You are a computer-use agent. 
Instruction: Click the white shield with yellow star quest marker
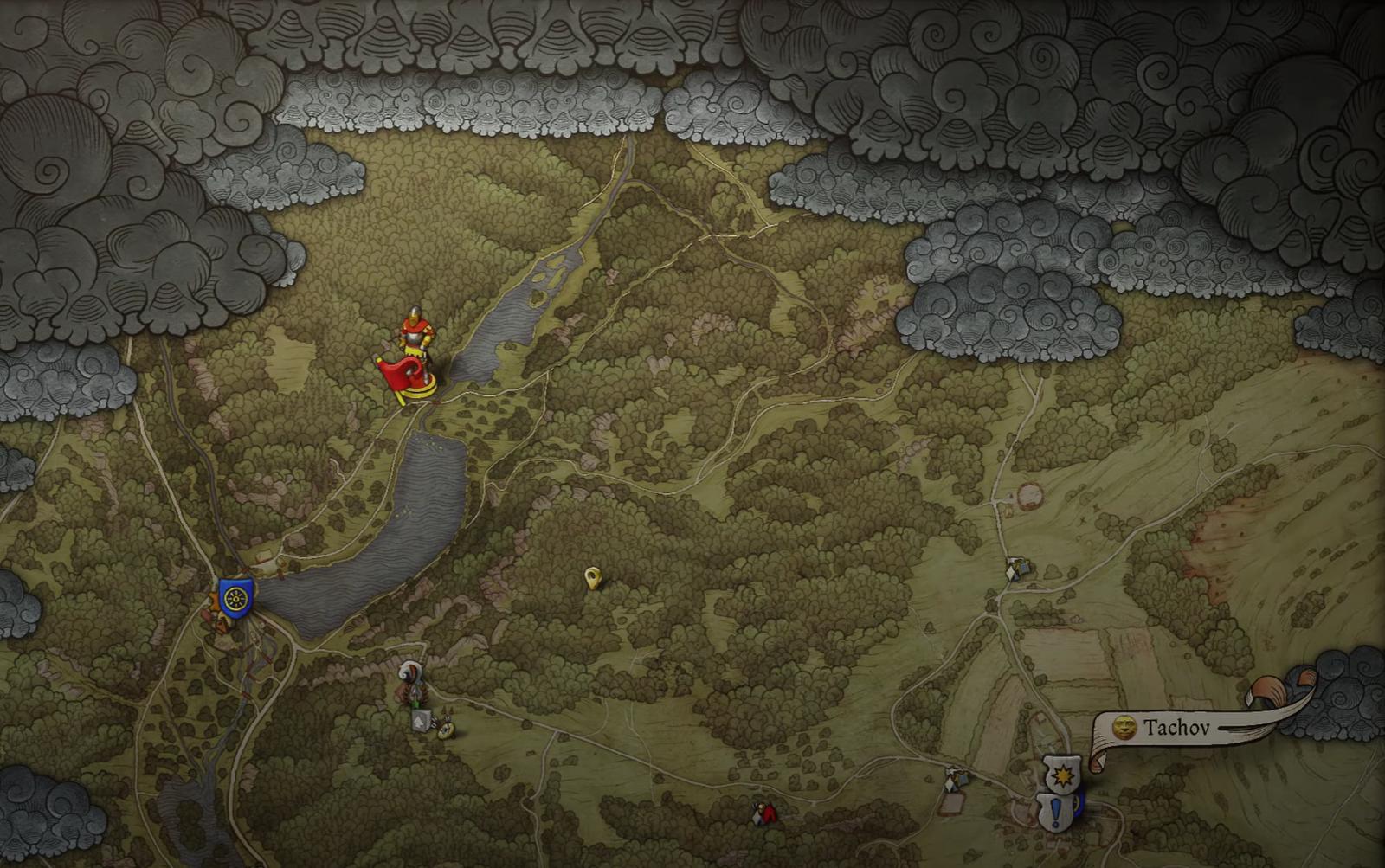click(x=1061, y=775)
